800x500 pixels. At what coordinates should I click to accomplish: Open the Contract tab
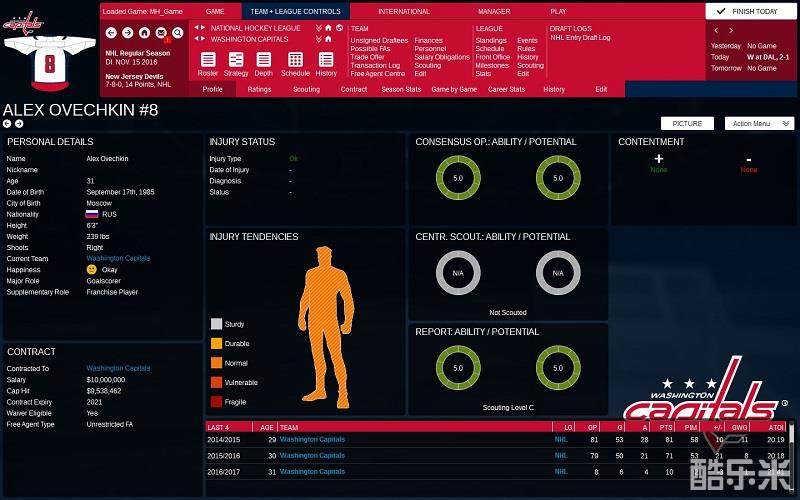[x=354, y=89]
